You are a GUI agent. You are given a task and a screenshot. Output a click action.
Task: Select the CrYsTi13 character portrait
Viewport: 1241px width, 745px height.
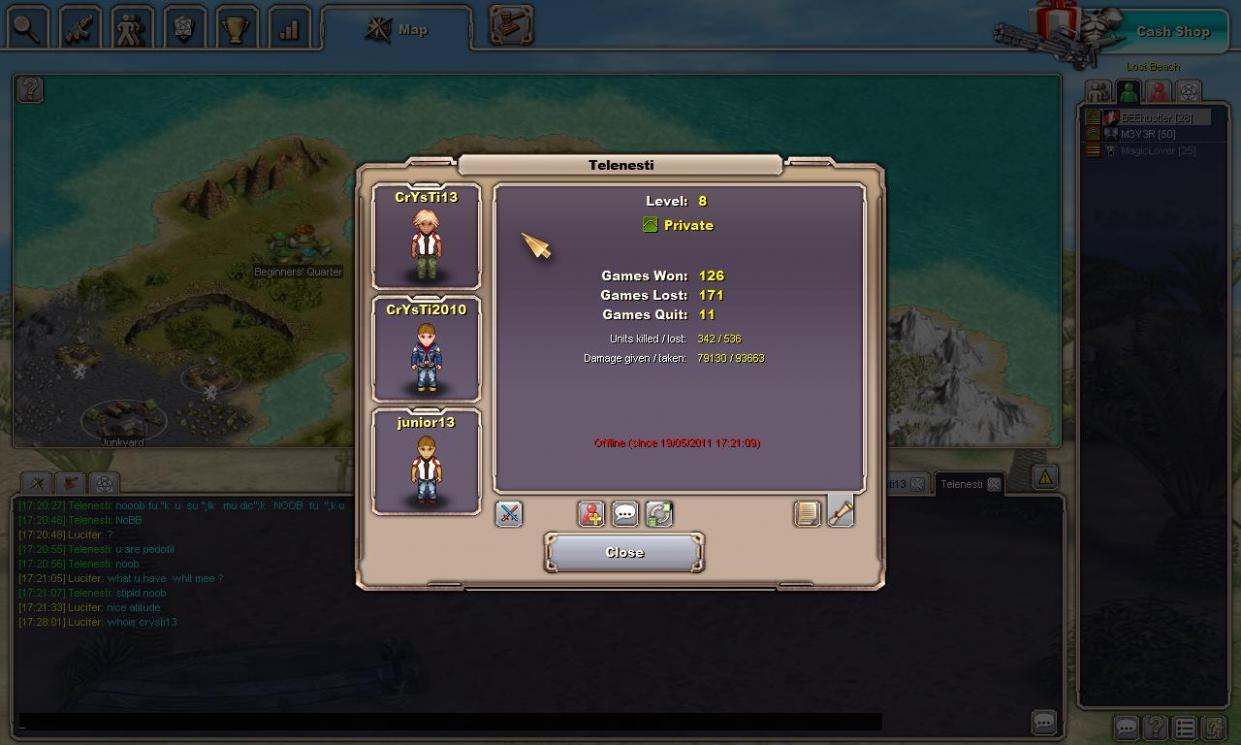(x=426, y=237)
